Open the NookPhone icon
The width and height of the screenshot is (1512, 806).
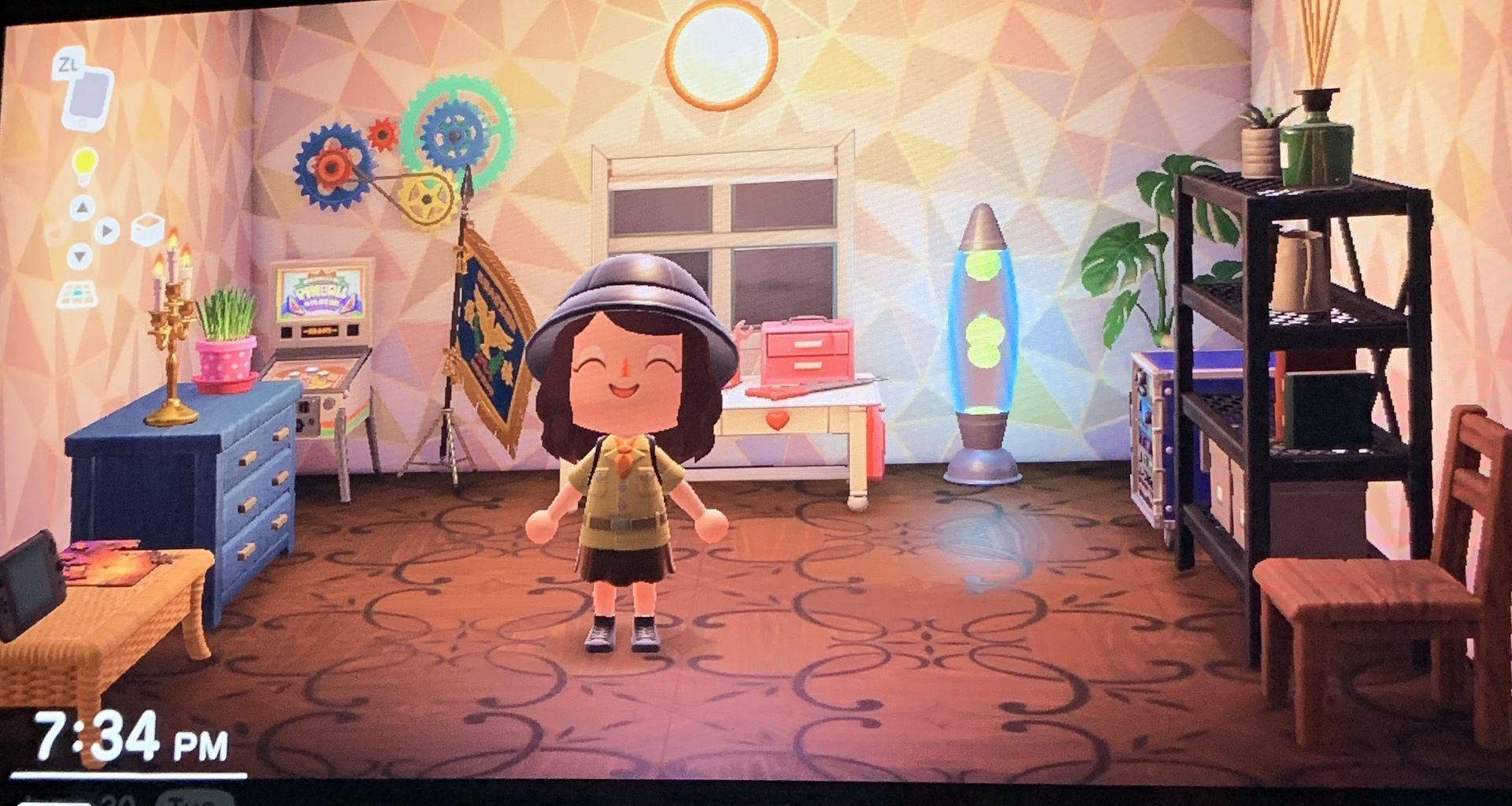(87, 96)
